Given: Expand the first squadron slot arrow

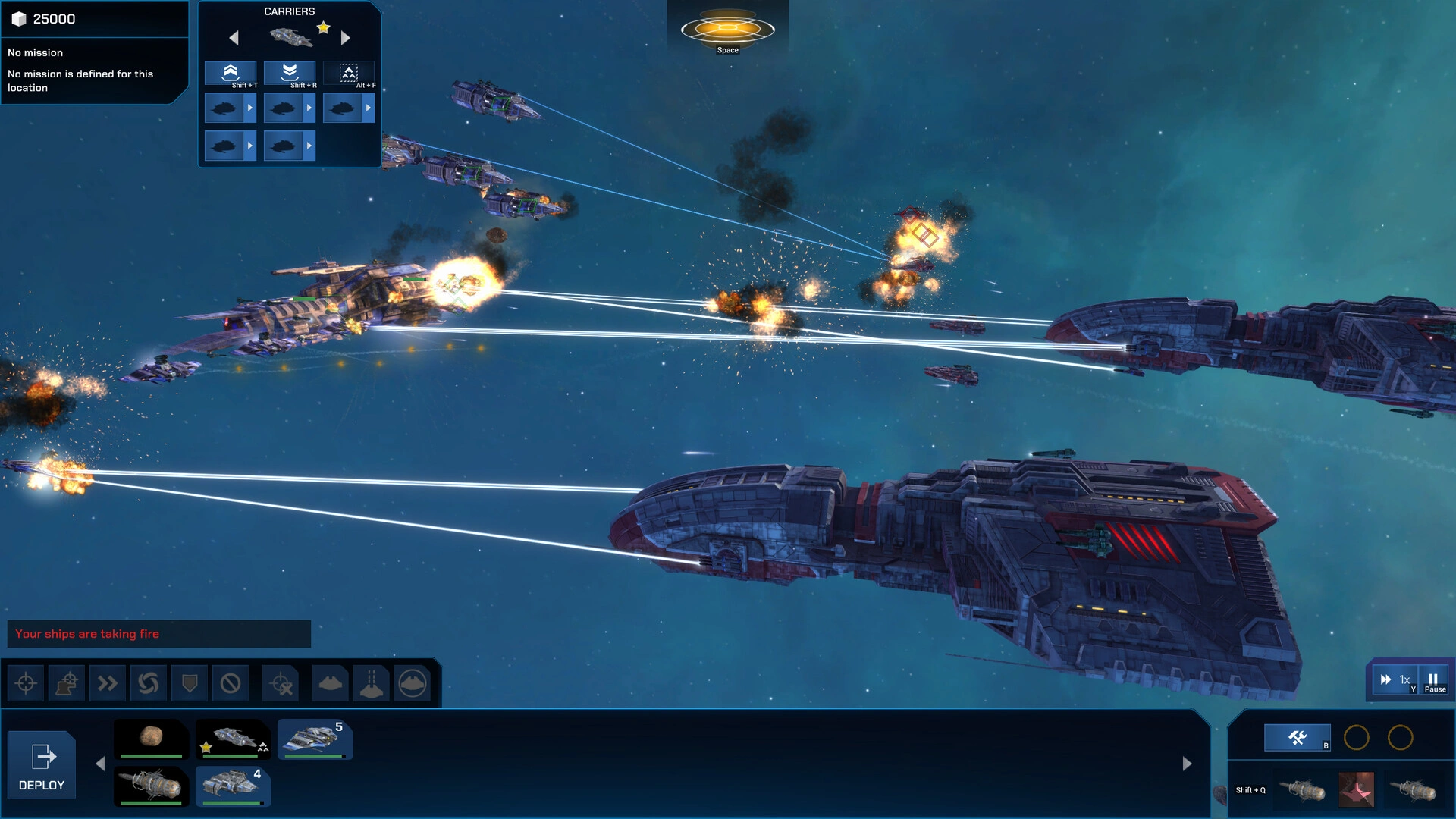Looking at the screenshot, I should click(x=250, y=108).
